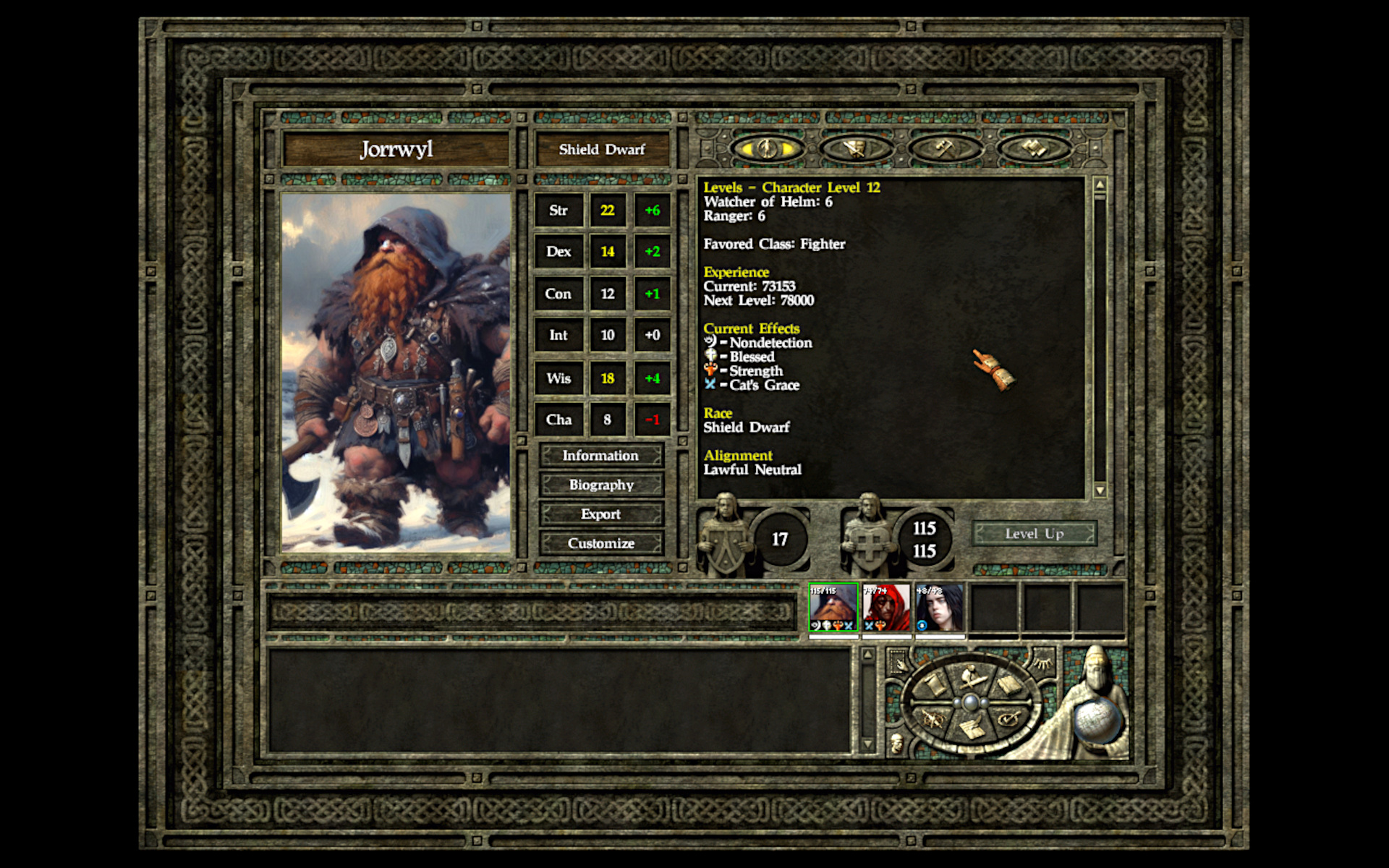Click the checkmark icon on the wheel
1389x868 pixels.
(1008, 718)
